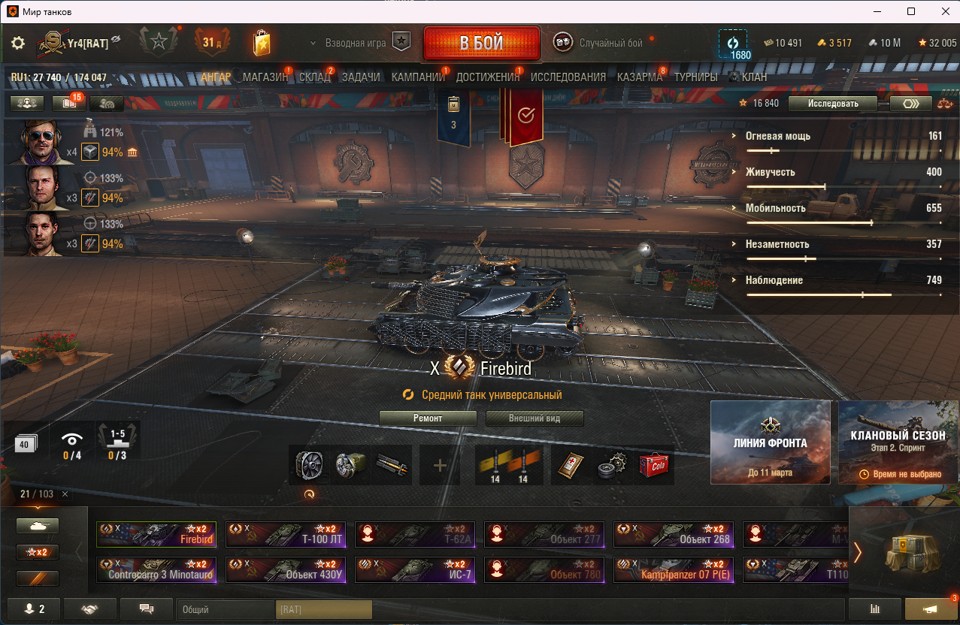960x625 pixels.
Task: Click the Исследовать button
Action: (832, 103)
